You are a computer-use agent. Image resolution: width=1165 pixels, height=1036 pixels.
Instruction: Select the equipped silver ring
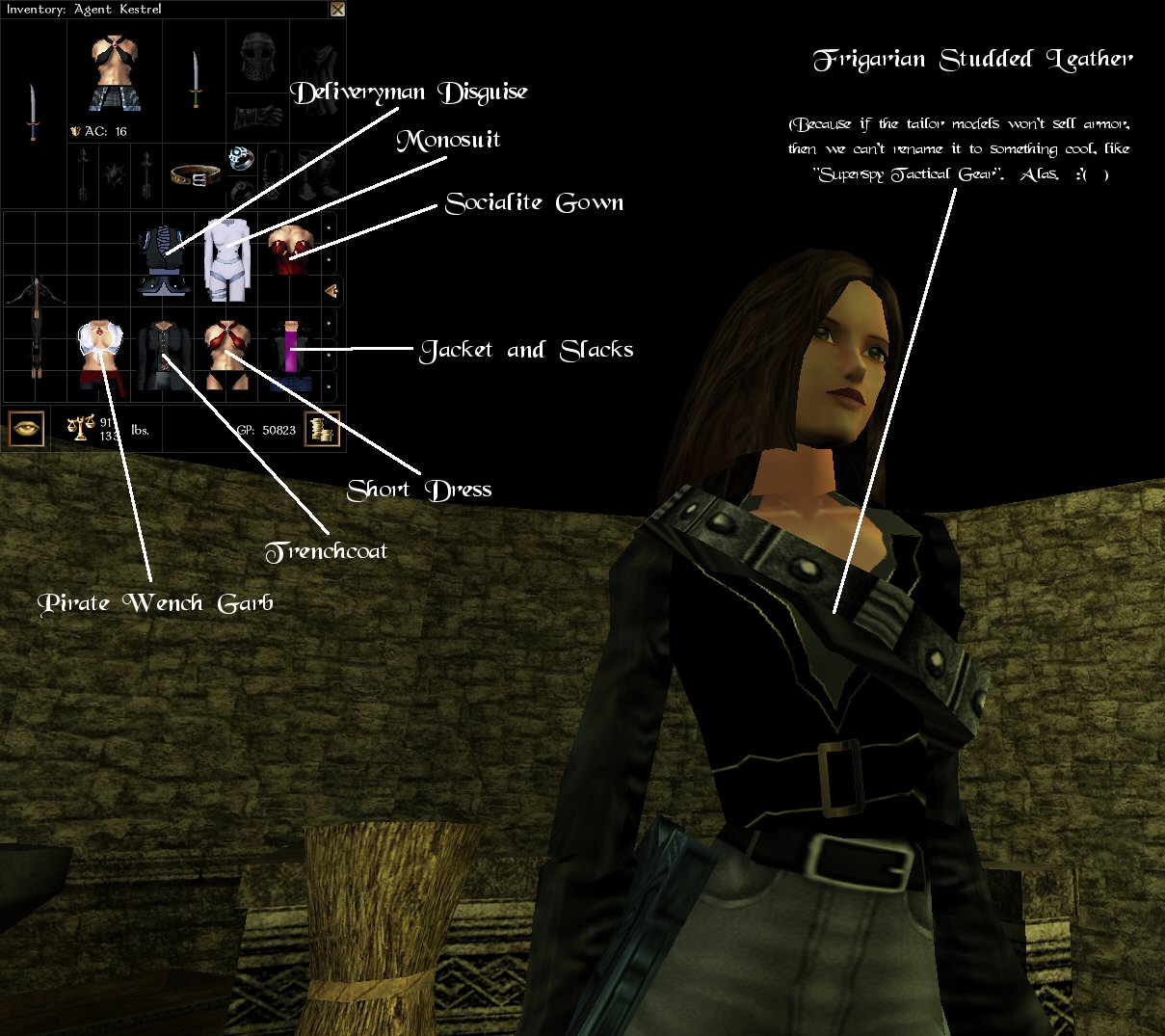[240, 158]
